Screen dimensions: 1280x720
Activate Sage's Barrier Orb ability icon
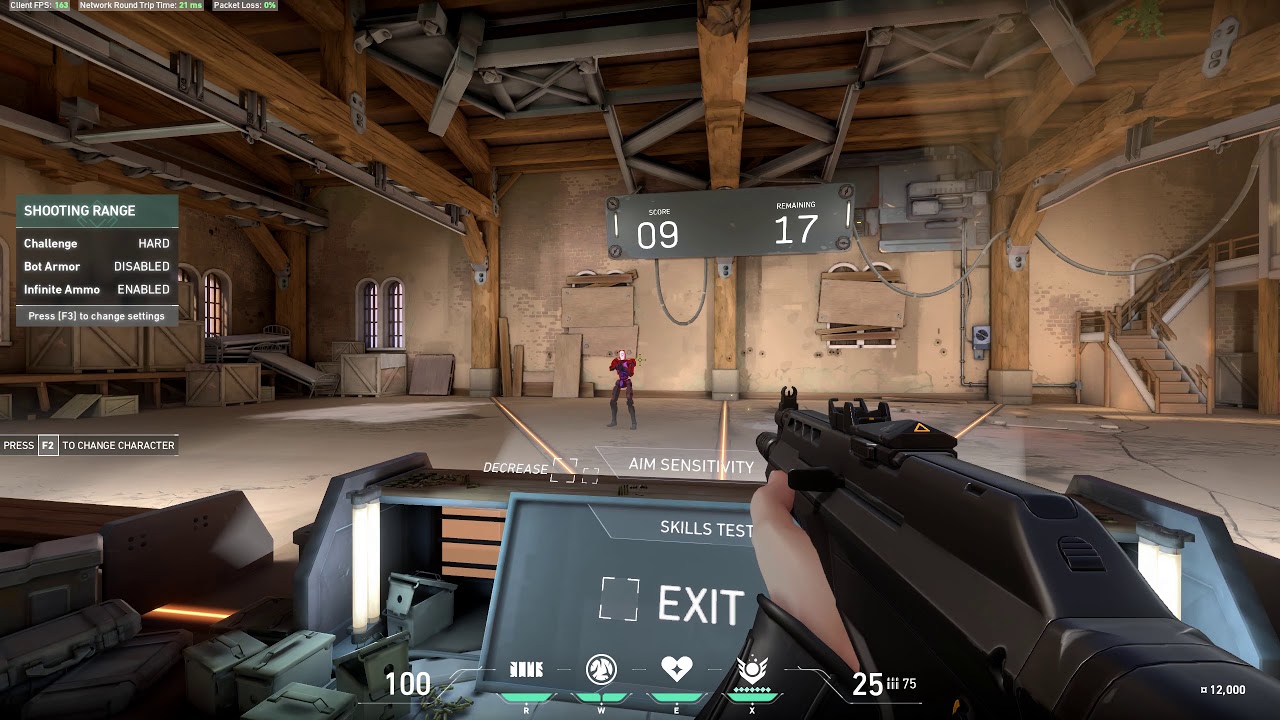coord(526,670)
